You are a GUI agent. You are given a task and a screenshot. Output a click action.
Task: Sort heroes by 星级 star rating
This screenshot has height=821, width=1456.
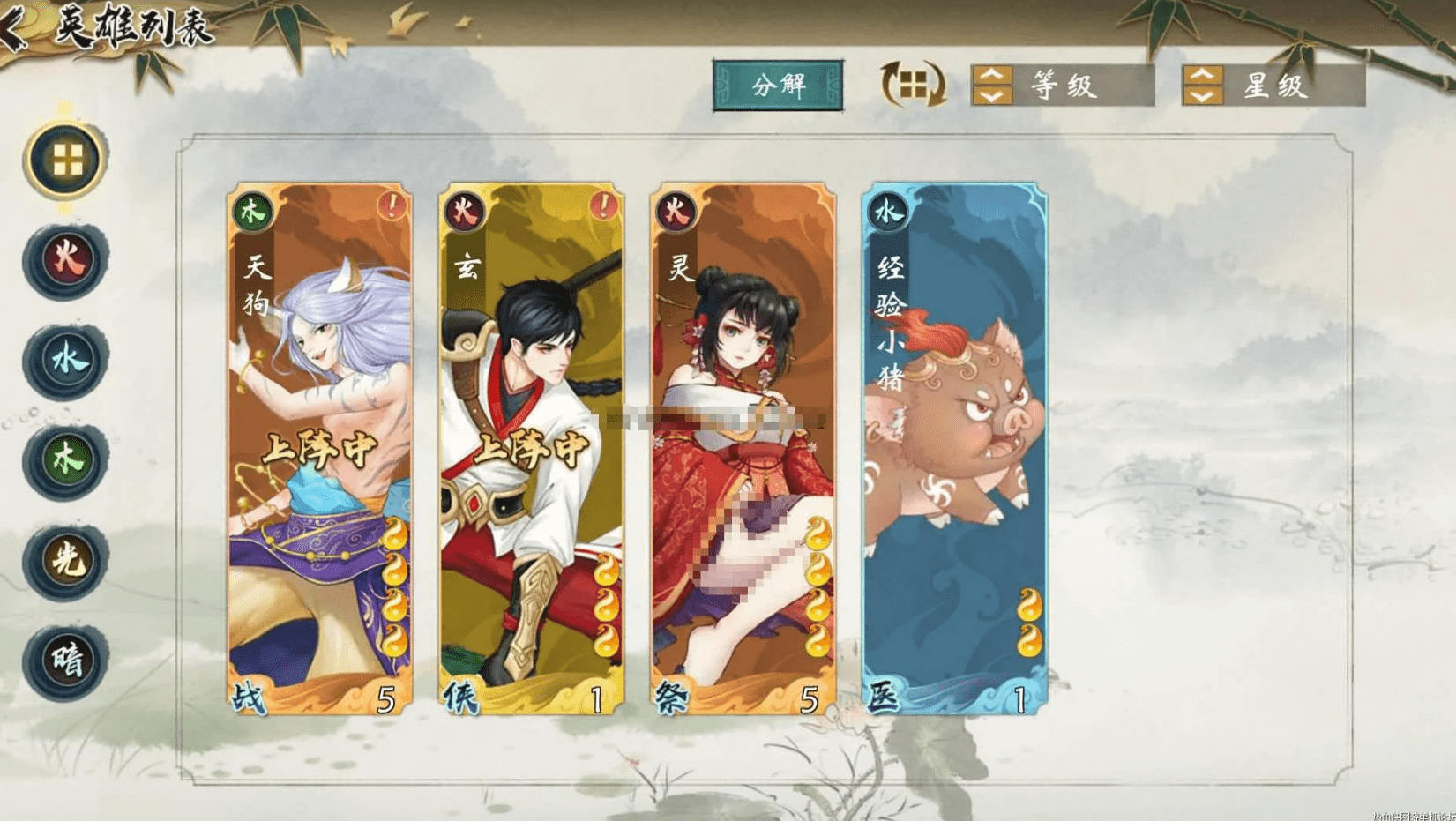pos(1273,86)
